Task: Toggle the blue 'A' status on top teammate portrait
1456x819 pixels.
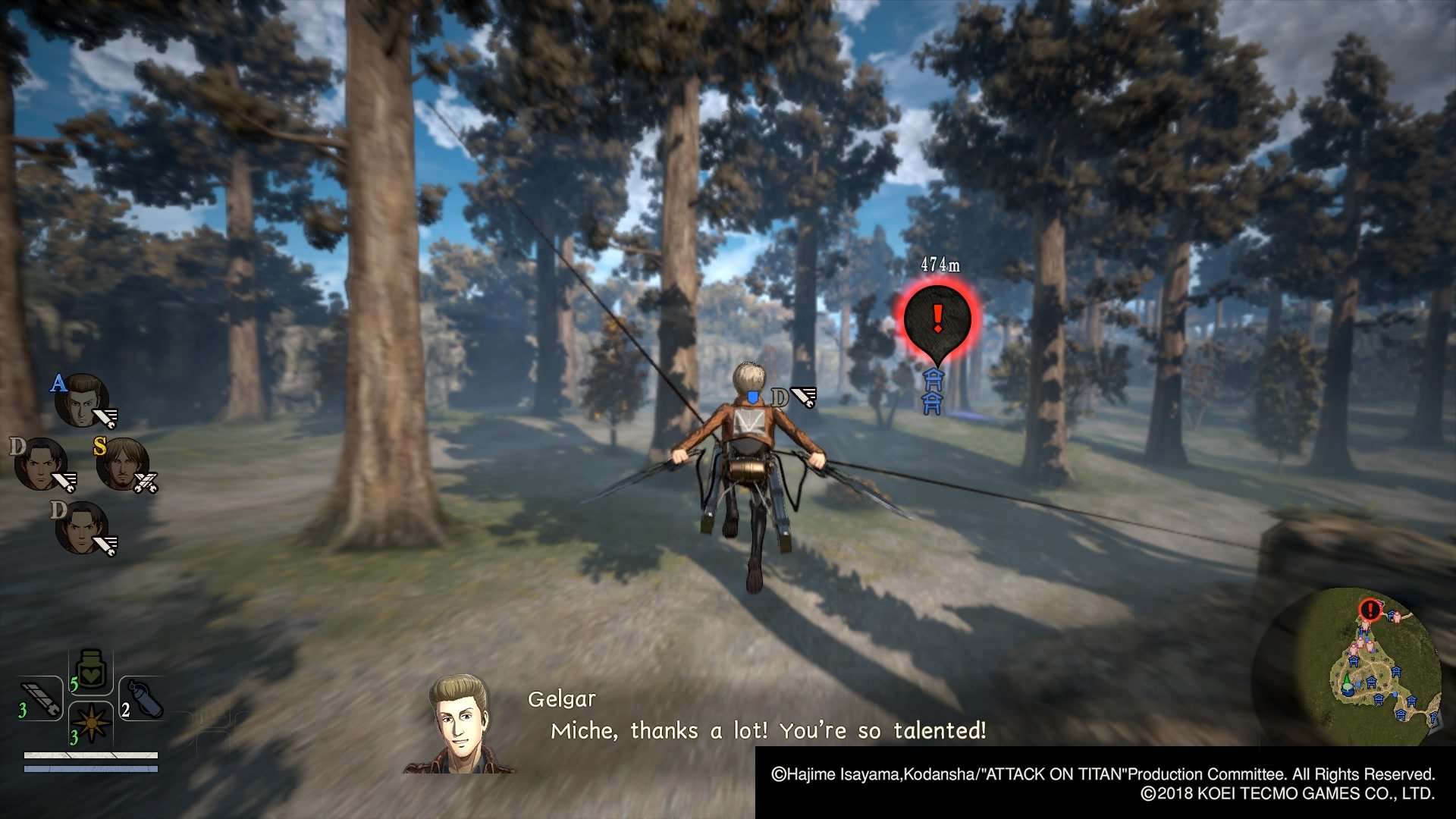Action: pyautogui.click(x=58, y=384)
